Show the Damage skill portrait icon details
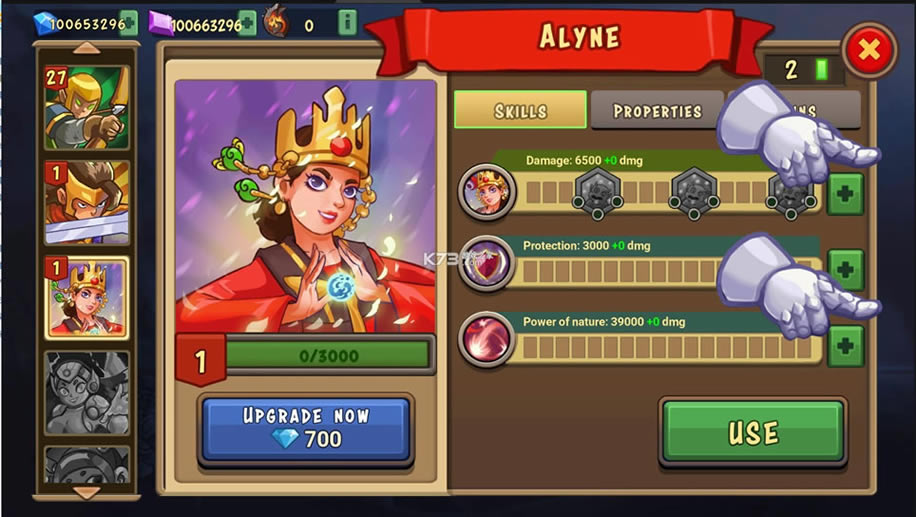 (x=487, y=191)
